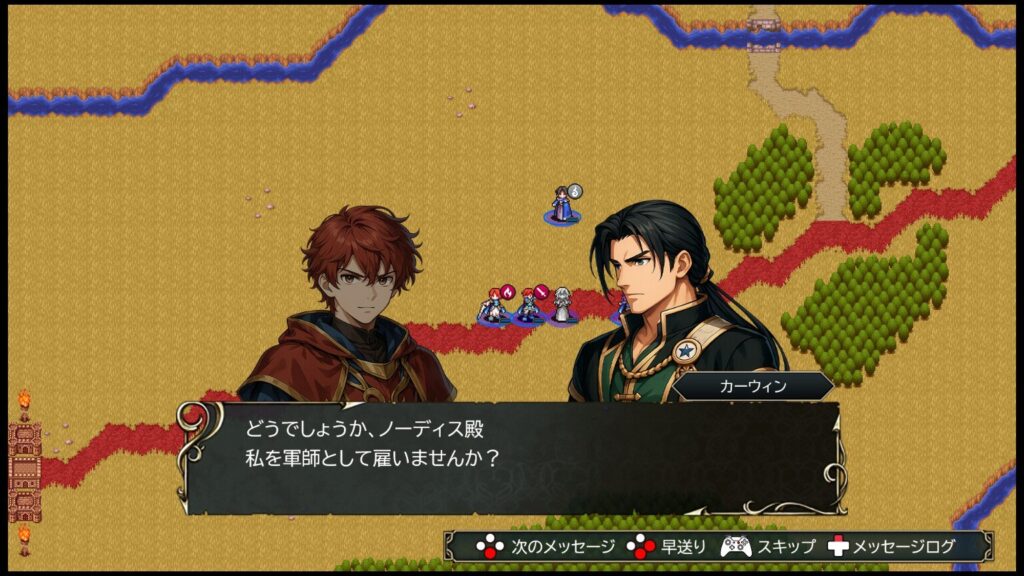Image resolution: width=1024 pixels, height=576 pixels.
Task: Advance the dialogue by clicking Corwin's message box
Action: tap(511, 456)
